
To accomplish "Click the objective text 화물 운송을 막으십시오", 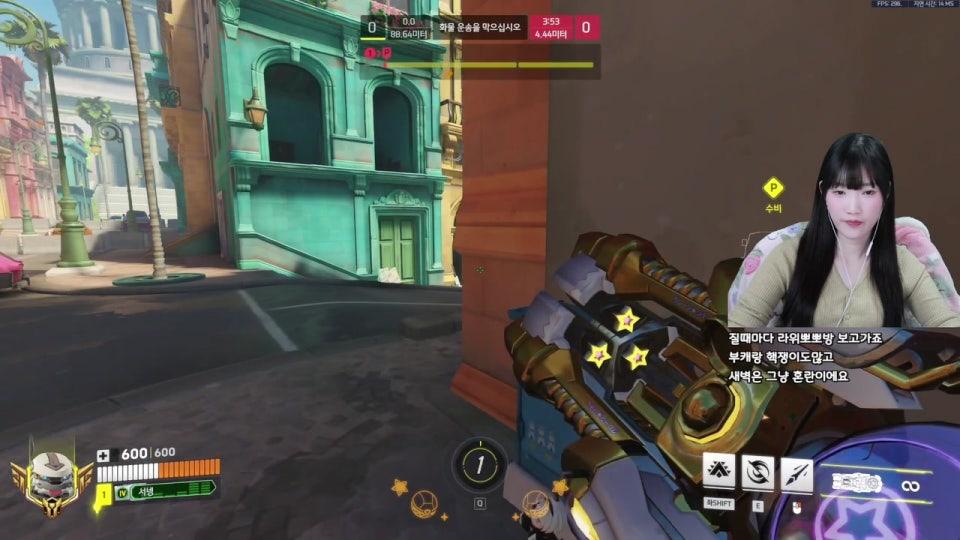I will (x=480, y=27).
